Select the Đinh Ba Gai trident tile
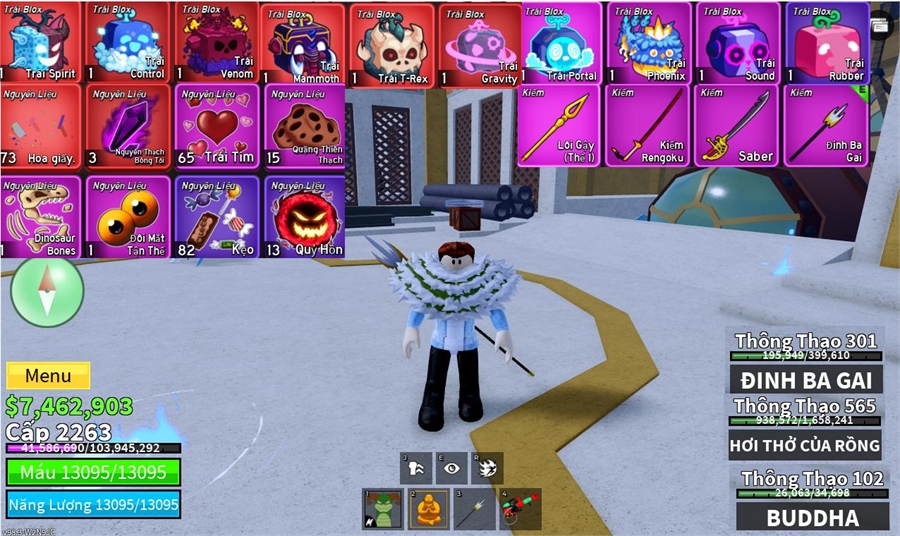Viewport: 900px width, 536px height. click(x=826, y=126)
